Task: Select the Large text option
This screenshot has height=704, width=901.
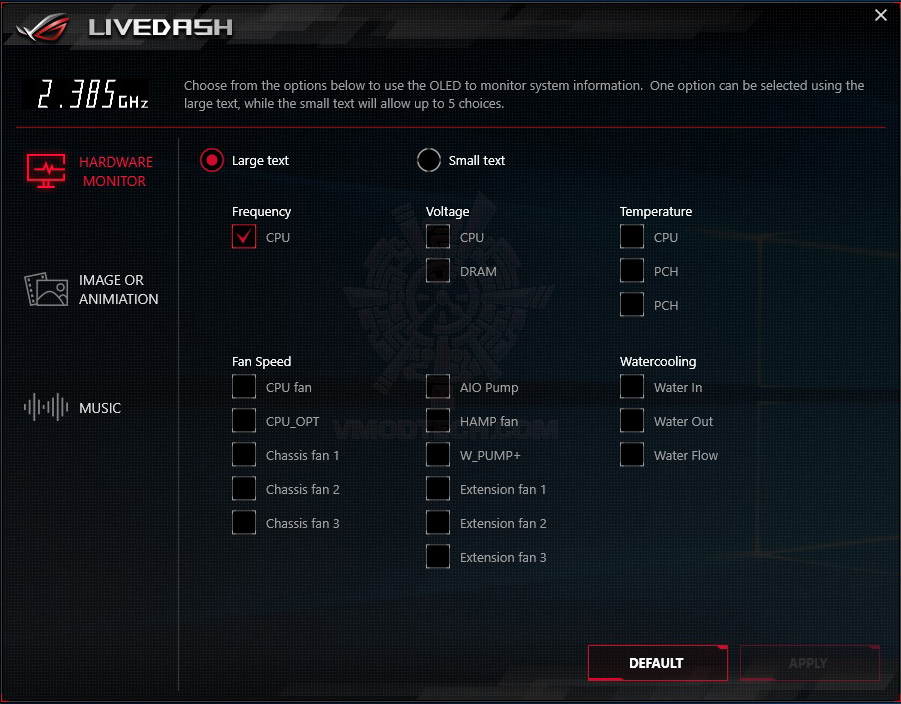Action: point(212,160)
